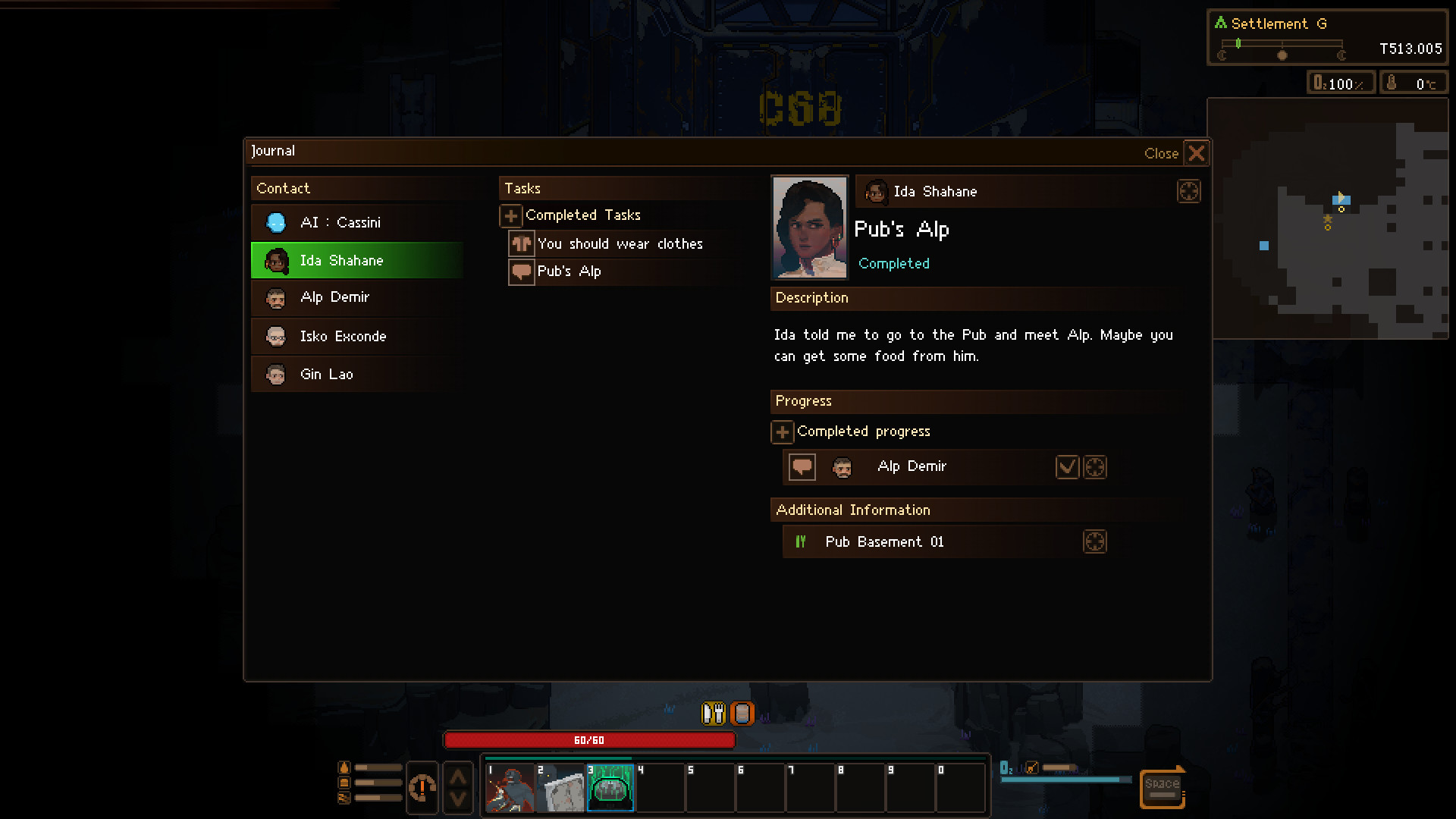This screenshot has height=819, width=1456.
Task: Click the orange jar icon above the health bar
Action: coord(742,713)
